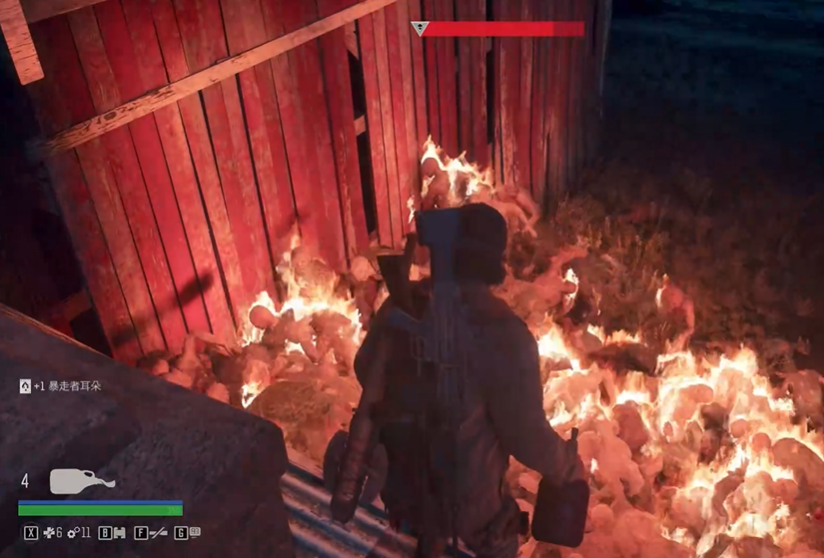Click the scrap gear icon
This screenshot has height=558, width=824.
pos(72,533)
